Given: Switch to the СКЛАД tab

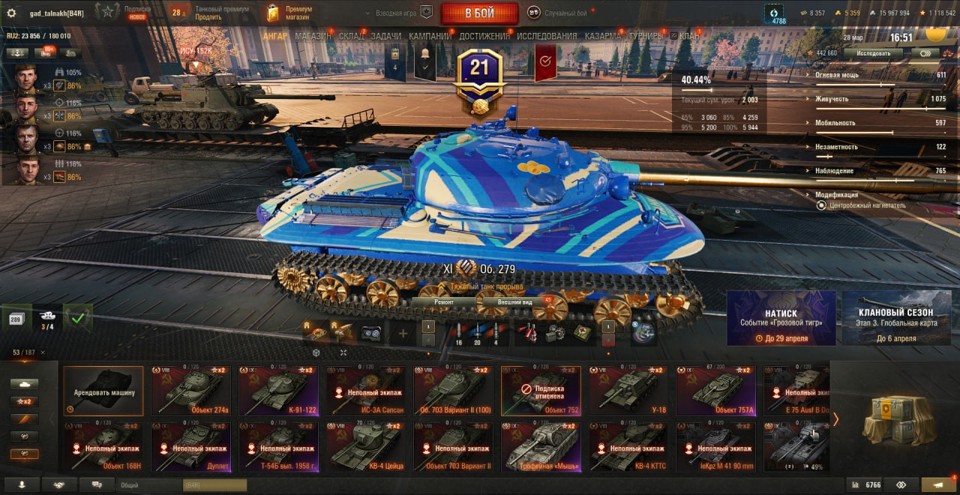Looking at the screenshot, I should click(351, 36).
